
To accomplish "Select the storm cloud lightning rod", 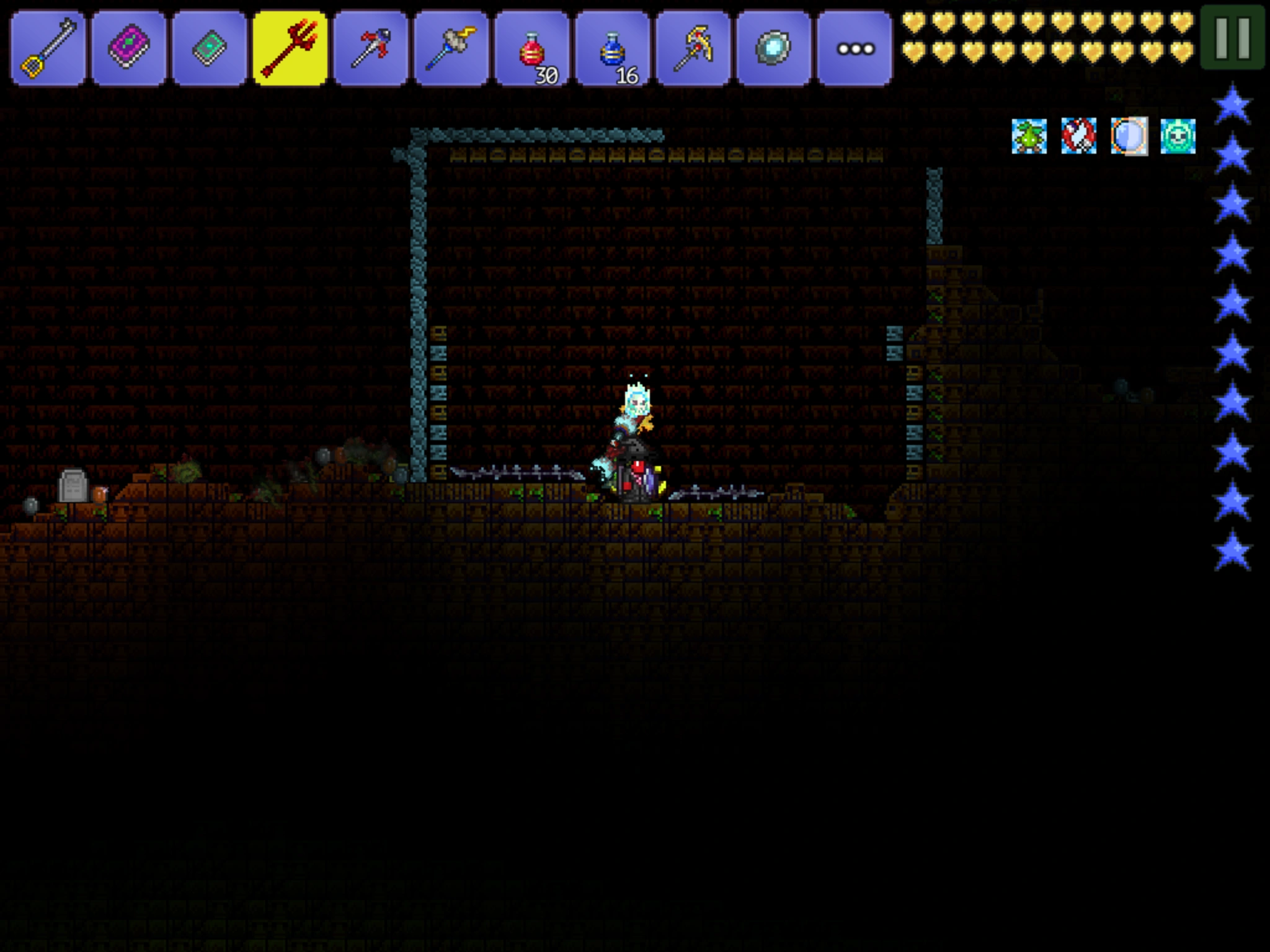I will (x=451, y=48).
